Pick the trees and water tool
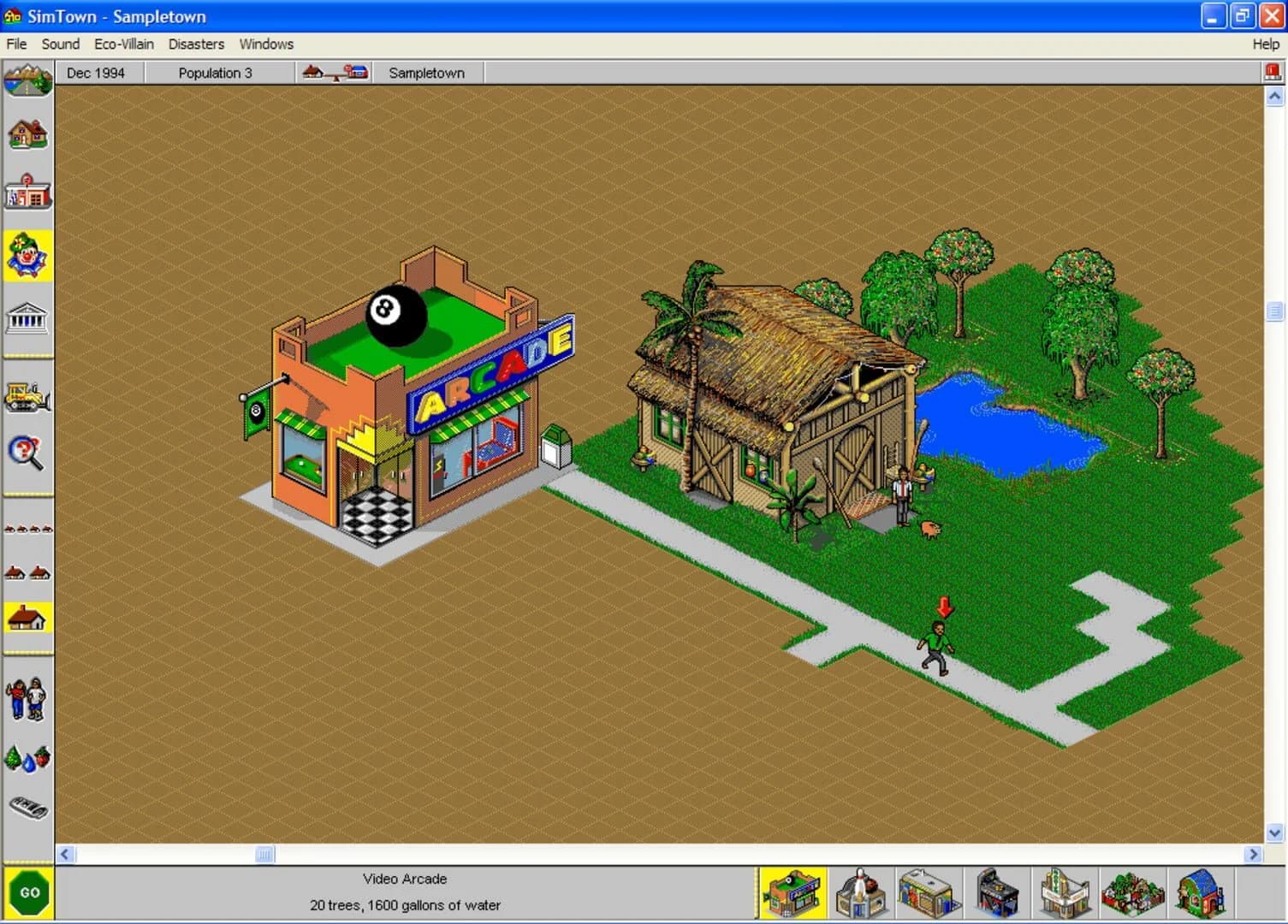Image resolution: width=1288 pixels, height=924 pixels. [x=28, y=757]
